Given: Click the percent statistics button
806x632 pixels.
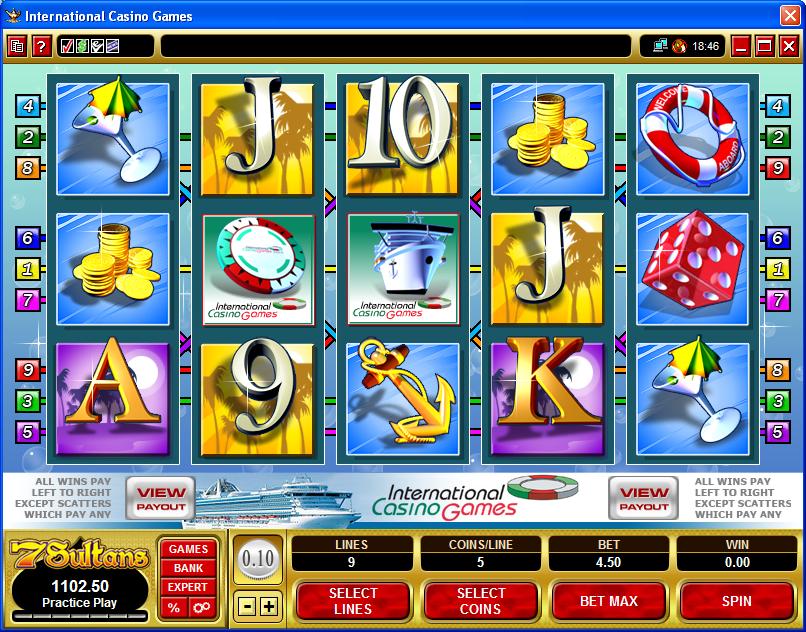Looking at the screenshot, I should pos(175,607).
